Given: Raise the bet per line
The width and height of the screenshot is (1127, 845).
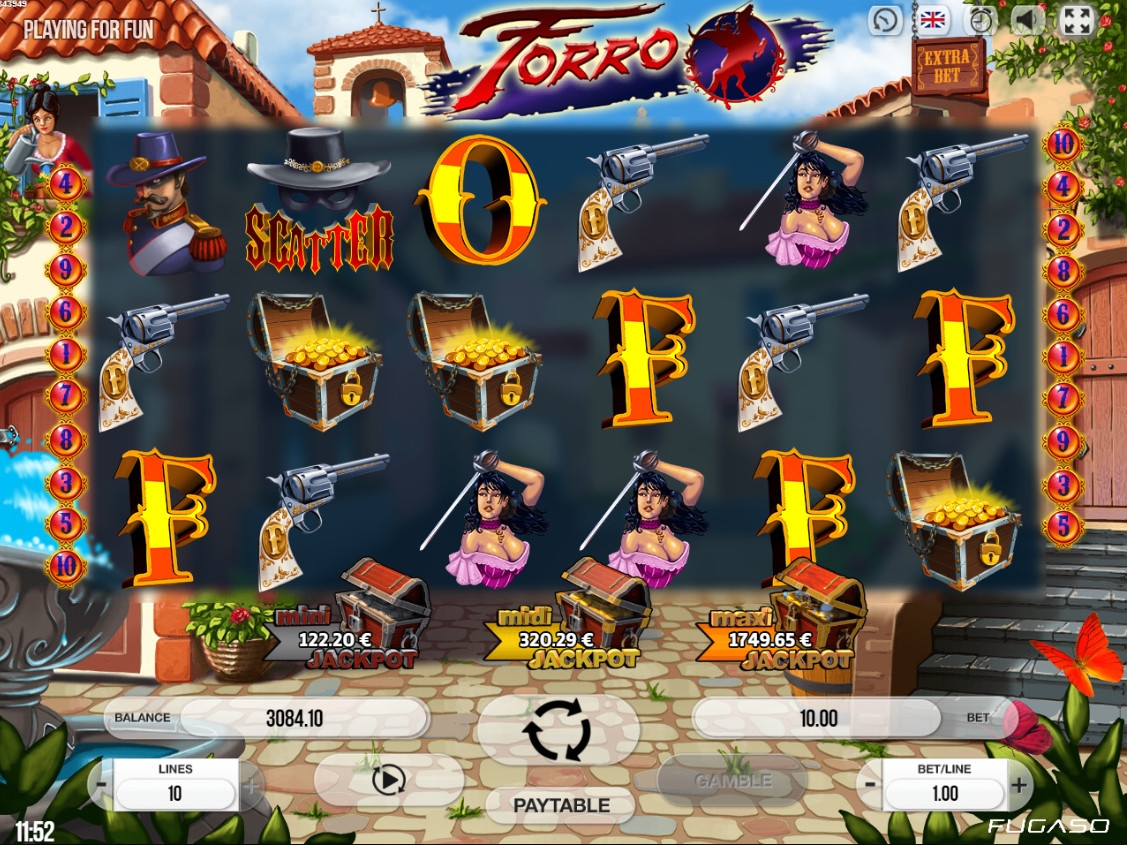Looking at the screenshot, I should 1018,786.
